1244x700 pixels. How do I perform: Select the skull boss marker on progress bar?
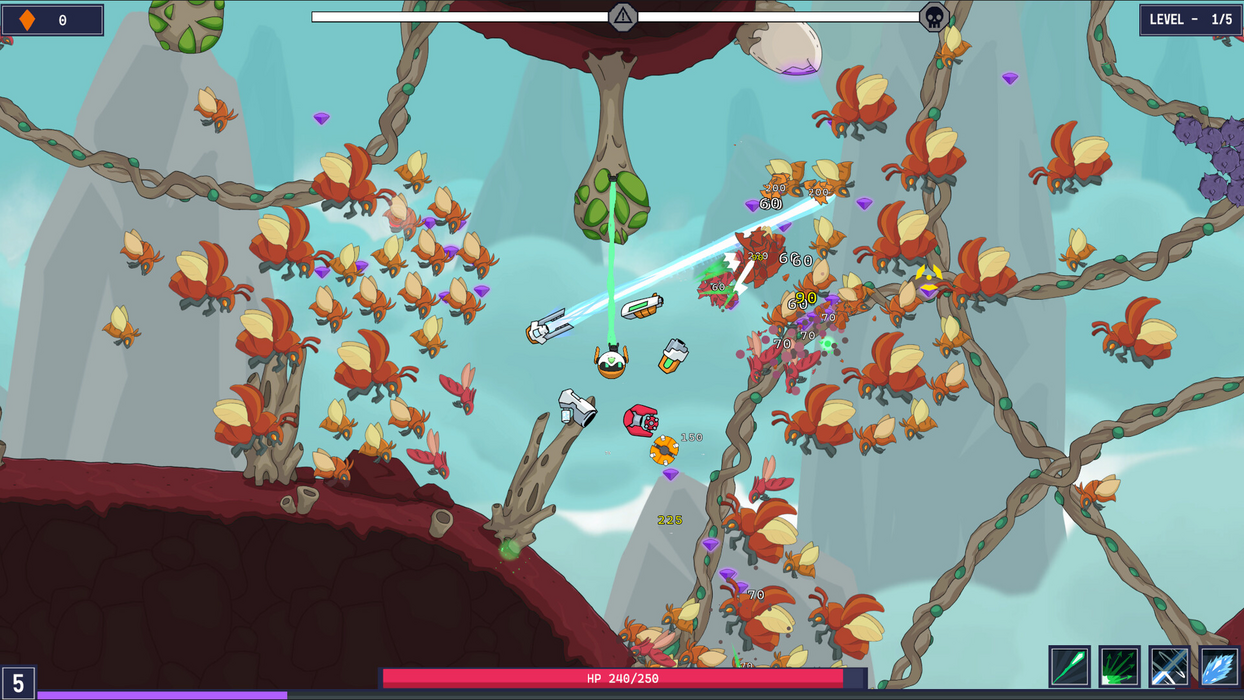934,17
